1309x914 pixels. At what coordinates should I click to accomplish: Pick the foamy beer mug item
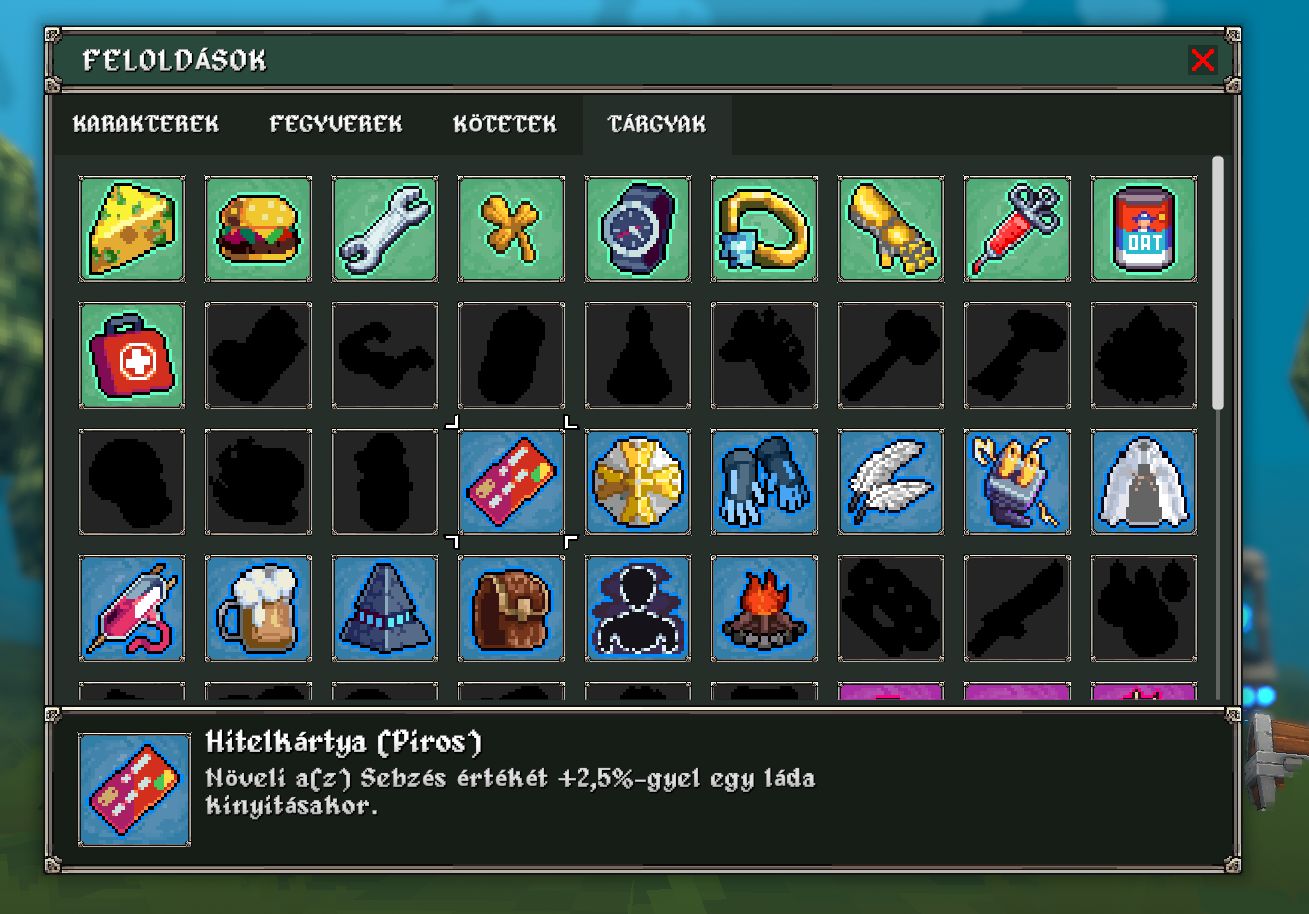258,609
